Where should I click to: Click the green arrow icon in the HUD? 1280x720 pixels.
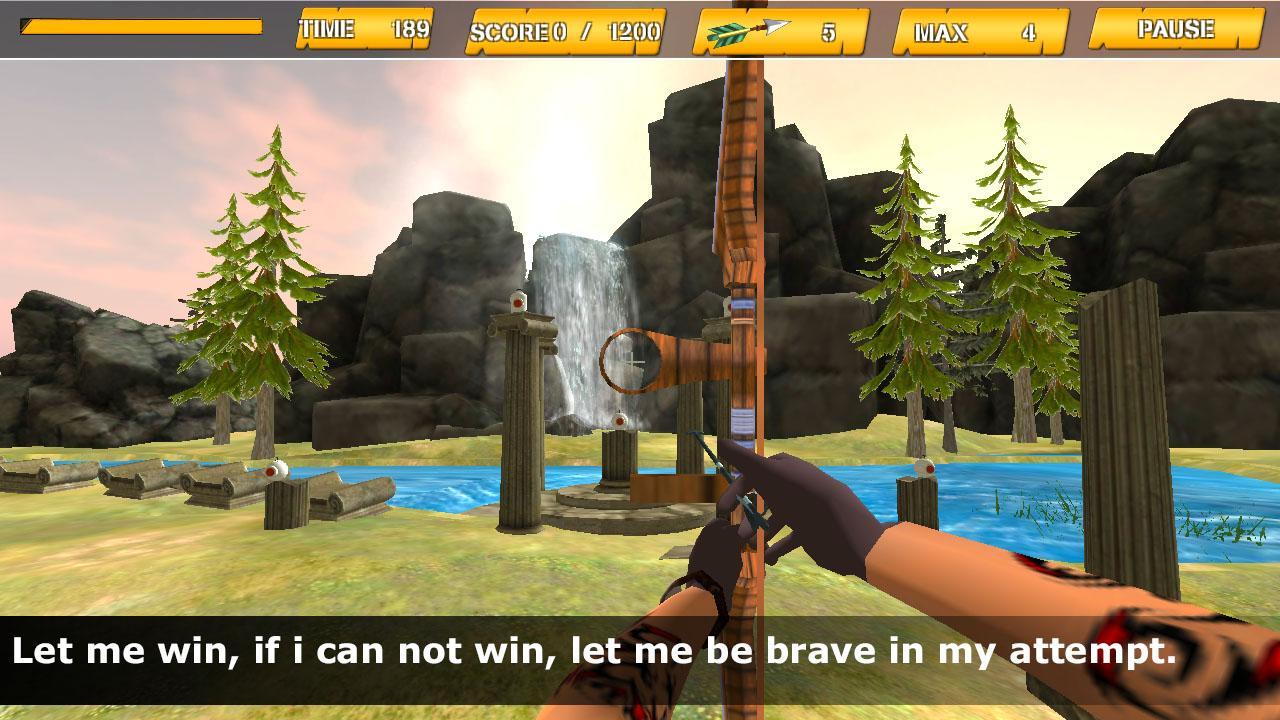727,31
